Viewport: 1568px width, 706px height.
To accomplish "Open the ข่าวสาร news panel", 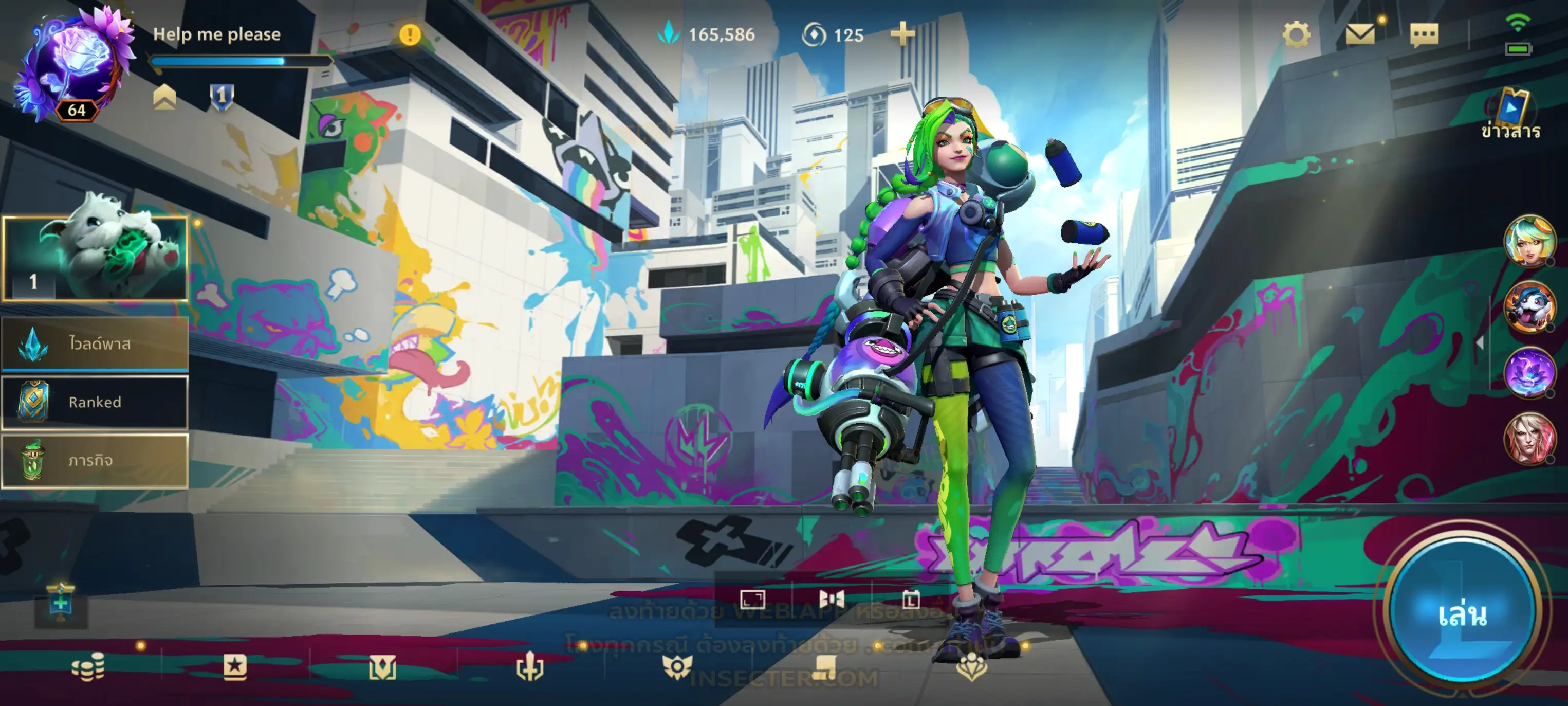I will (1511, 116).
